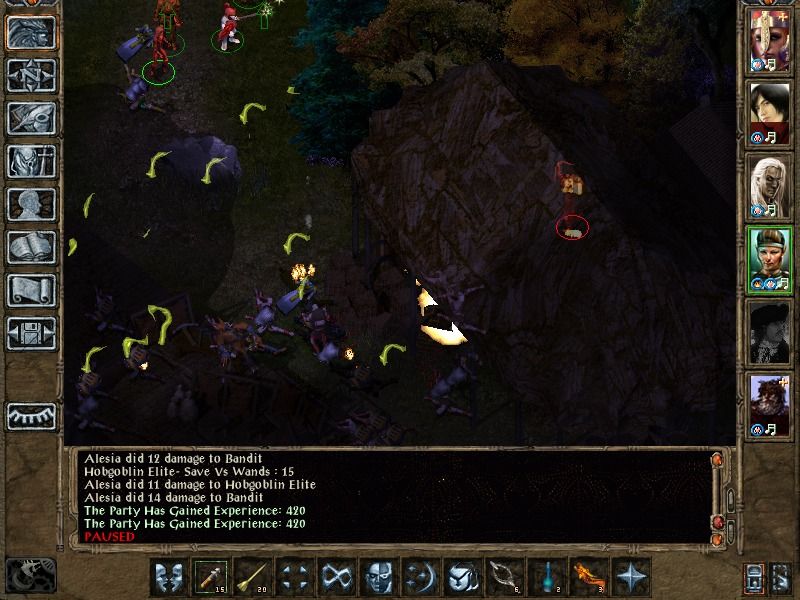Equip the weapon slot showing 15 charges
Viewport: 800px width, 600px height.
click(211, 577)
